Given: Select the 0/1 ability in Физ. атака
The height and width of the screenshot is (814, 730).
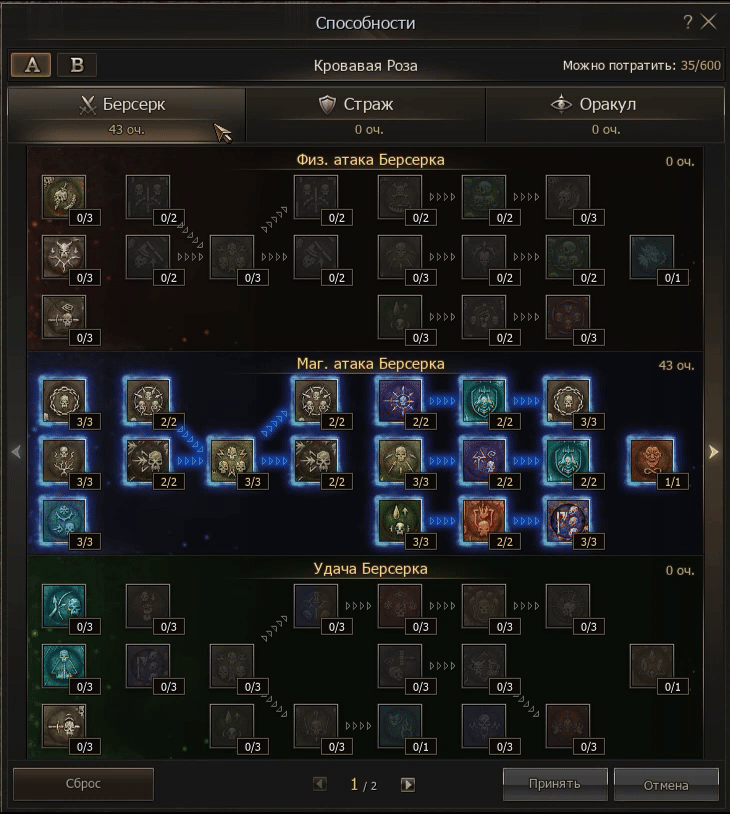Looking at the screenshot, I should click(651, 256).
